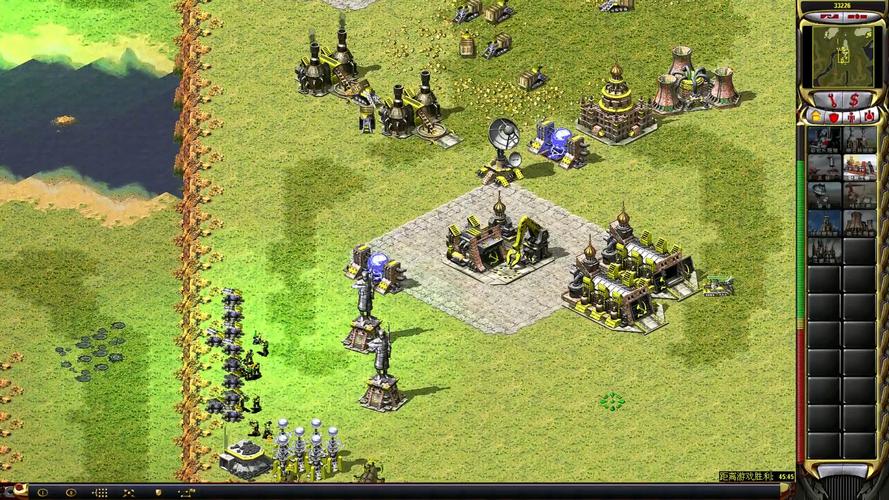Open the vehicles production tab

tap(870, 118)
